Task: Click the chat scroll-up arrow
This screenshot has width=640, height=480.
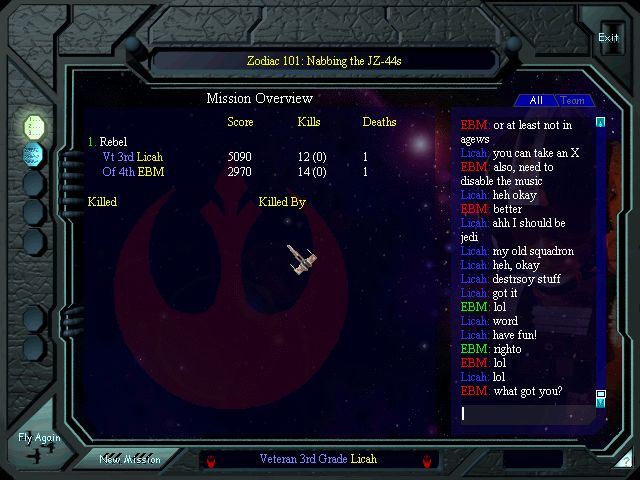Action: (600, 122)
